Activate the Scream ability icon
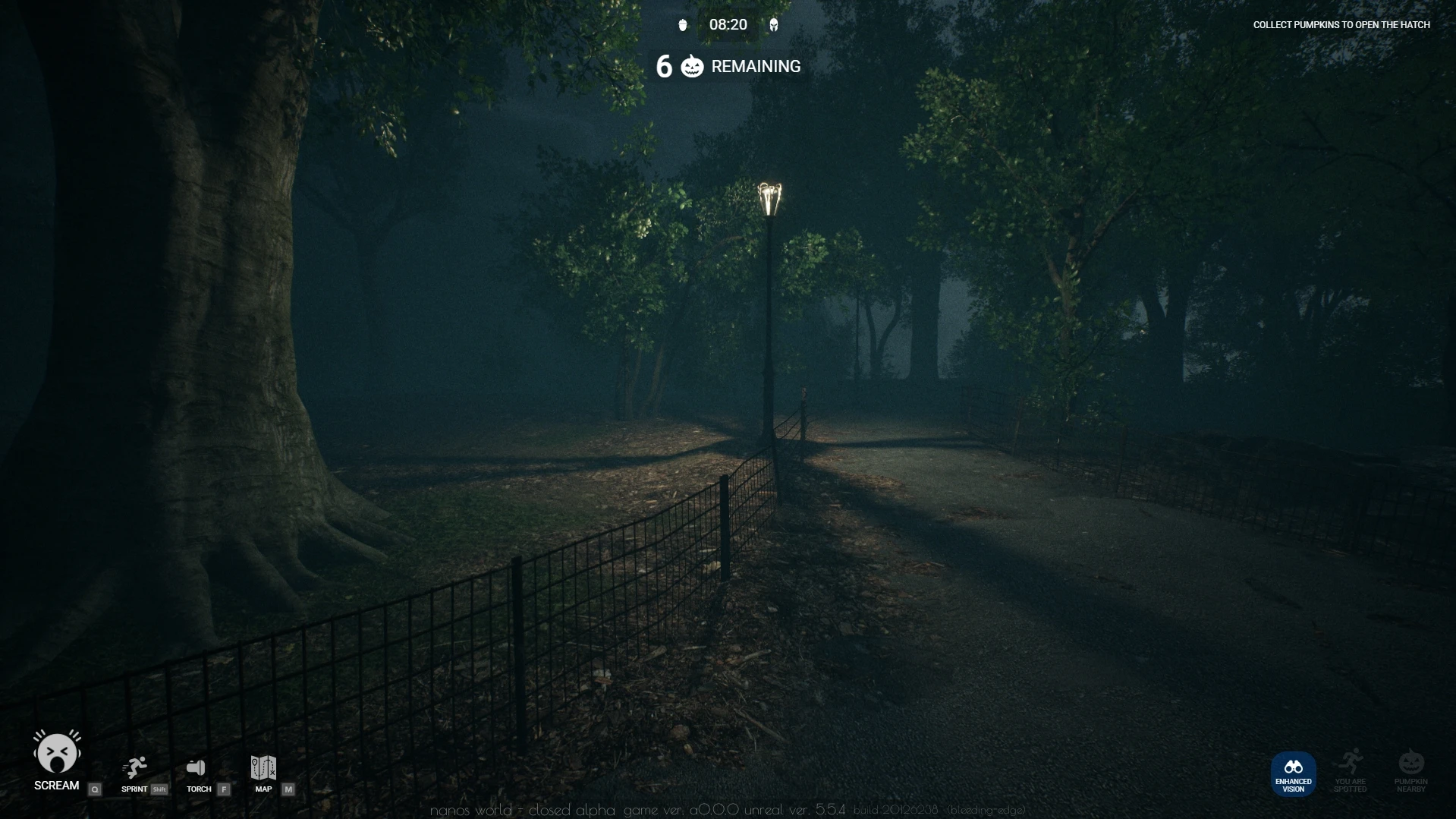Image resolution: width=1456 pixels, height=819 pixels. (57, 752)
